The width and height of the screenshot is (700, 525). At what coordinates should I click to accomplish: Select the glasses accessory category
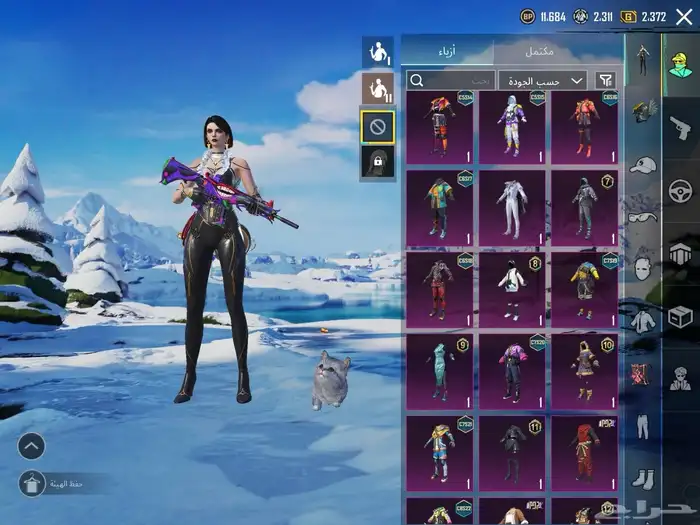coord(641,217)
